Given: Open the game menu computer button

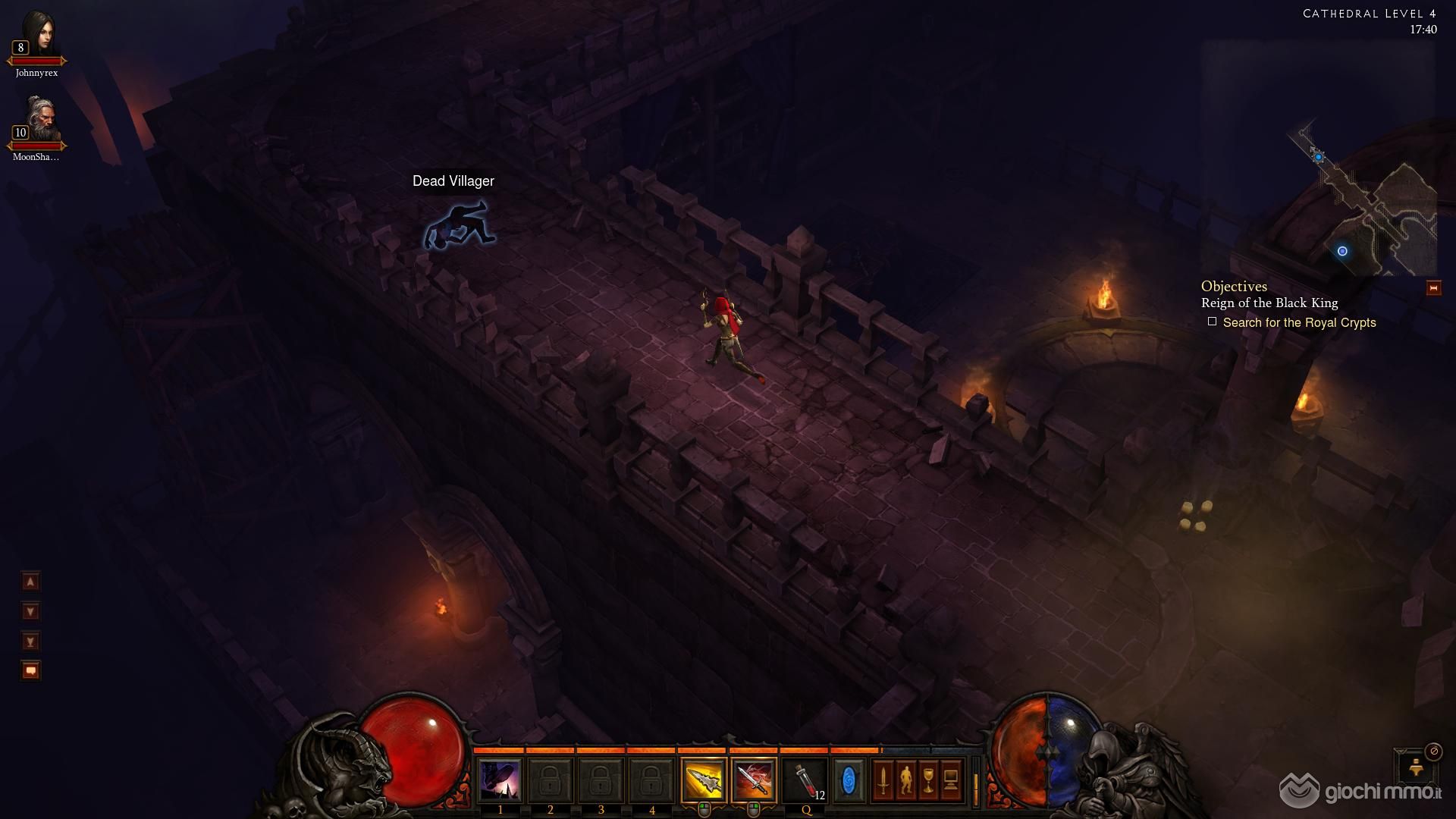Looking at the screenshot, I should 951,780.
